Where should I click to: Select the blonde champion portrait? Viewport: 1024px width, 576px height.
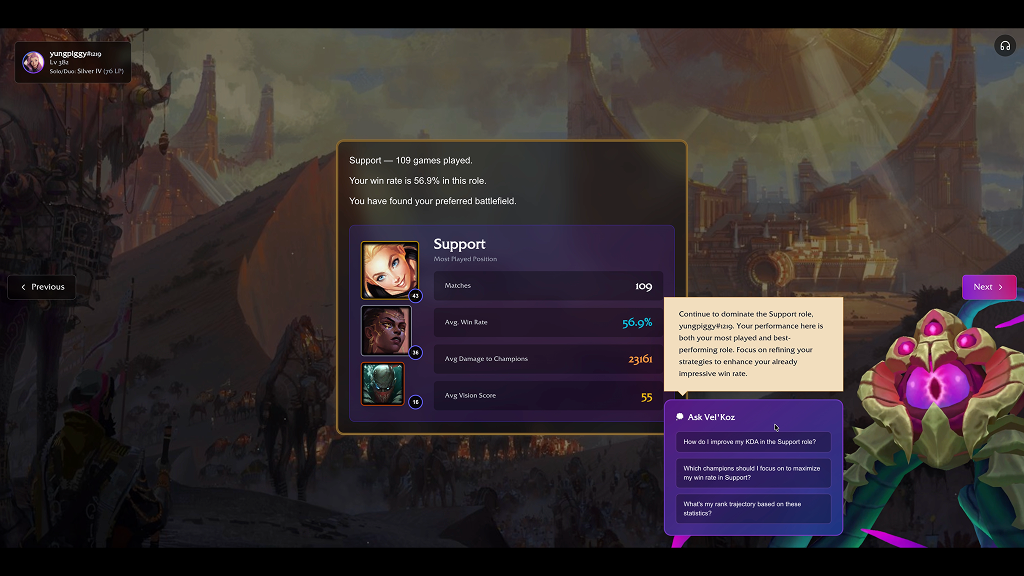(x=389, y=270)
